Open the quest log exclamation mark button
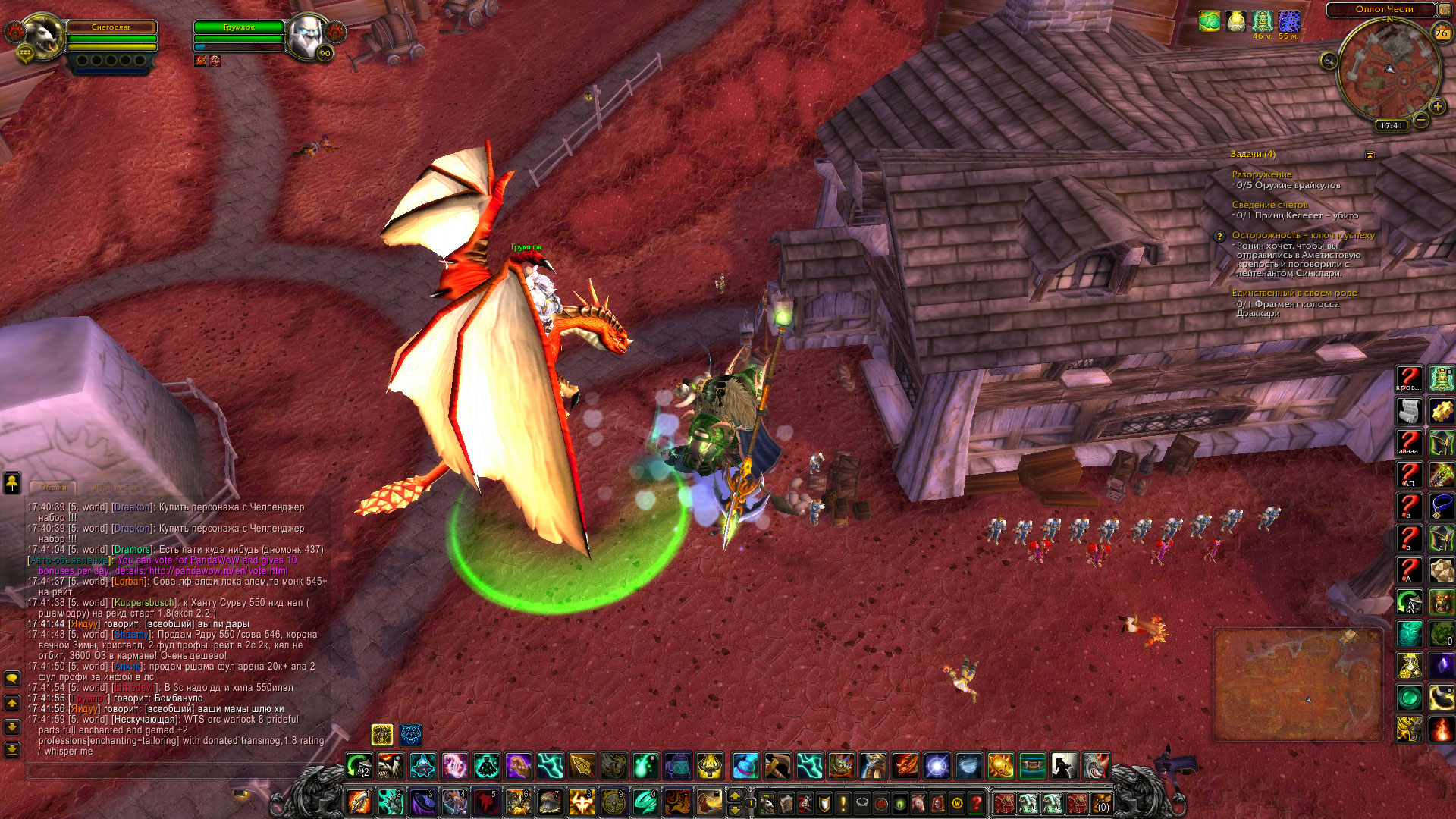This screenshot has height=819, width=1456. pos(842,802)
